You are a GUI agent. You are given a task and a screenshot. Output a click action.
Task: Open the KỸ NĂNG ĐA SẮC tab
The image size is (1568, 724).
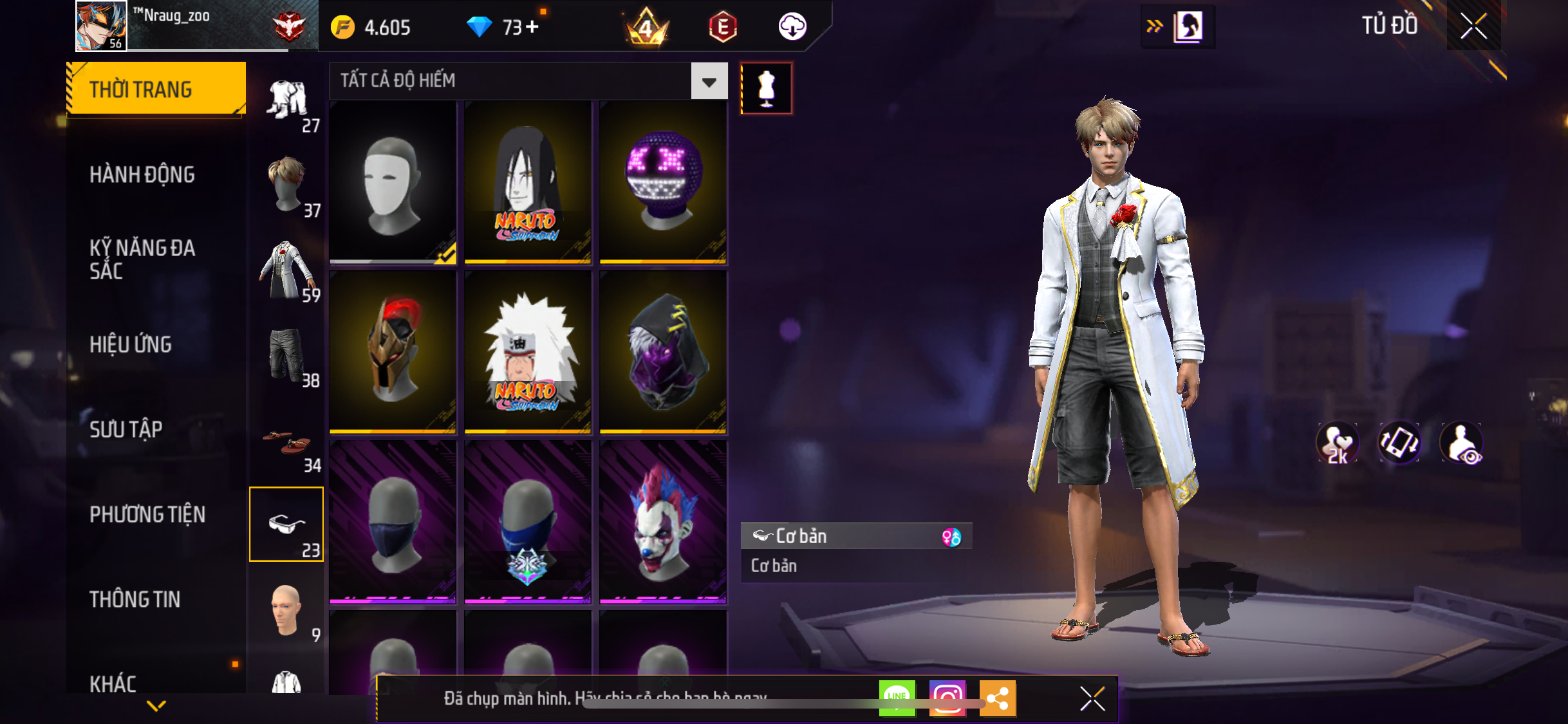click(142, 259)
